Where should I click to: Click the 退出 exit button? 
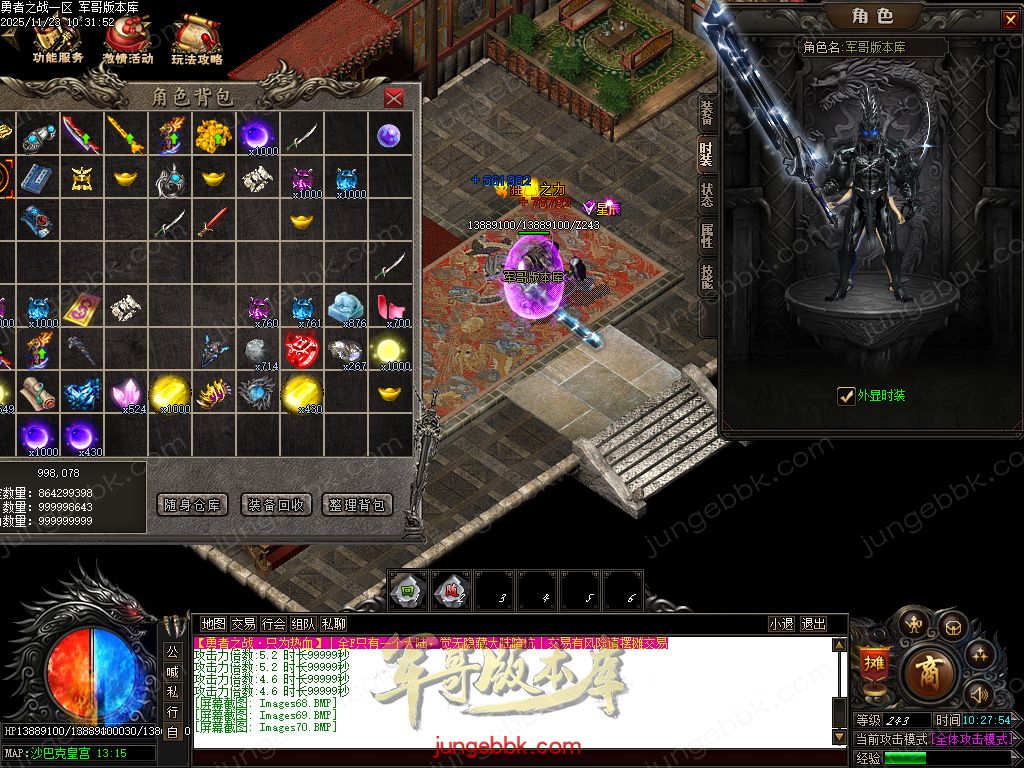813,624
